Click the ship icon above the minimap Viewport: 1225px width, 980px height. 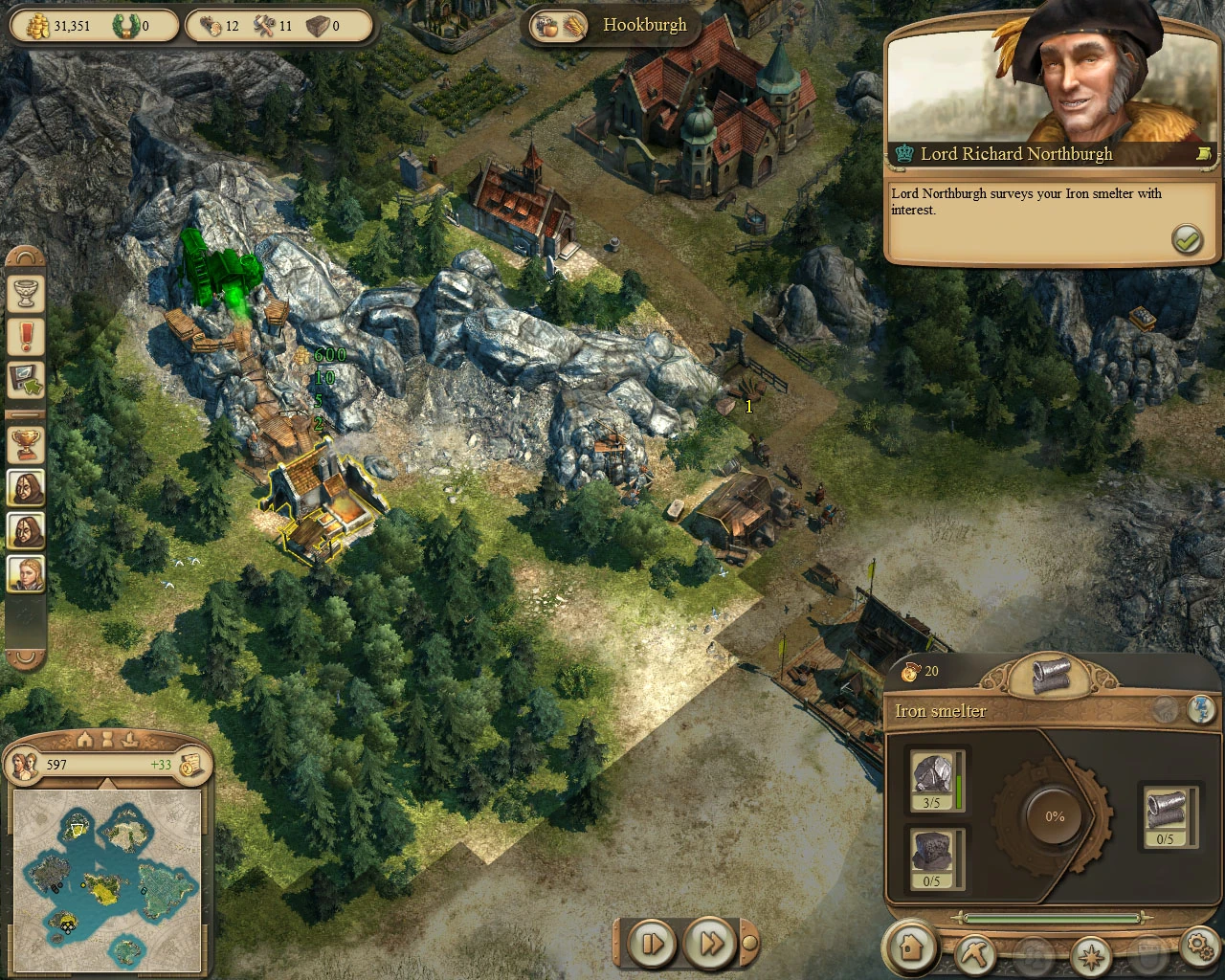(x=131, y=739)
